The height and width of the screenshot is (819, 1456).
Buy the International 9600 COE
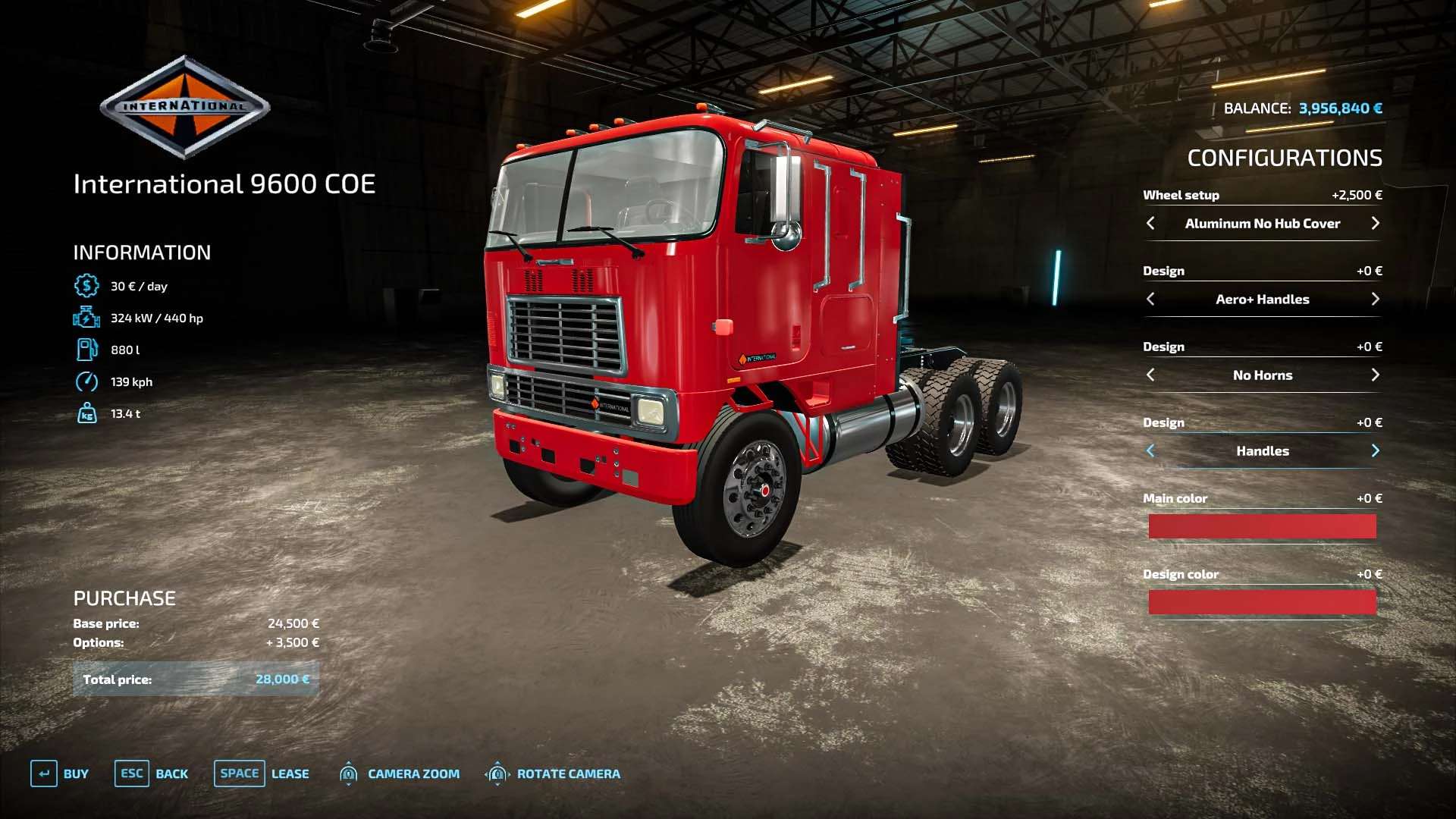click(x=59, y=773)
